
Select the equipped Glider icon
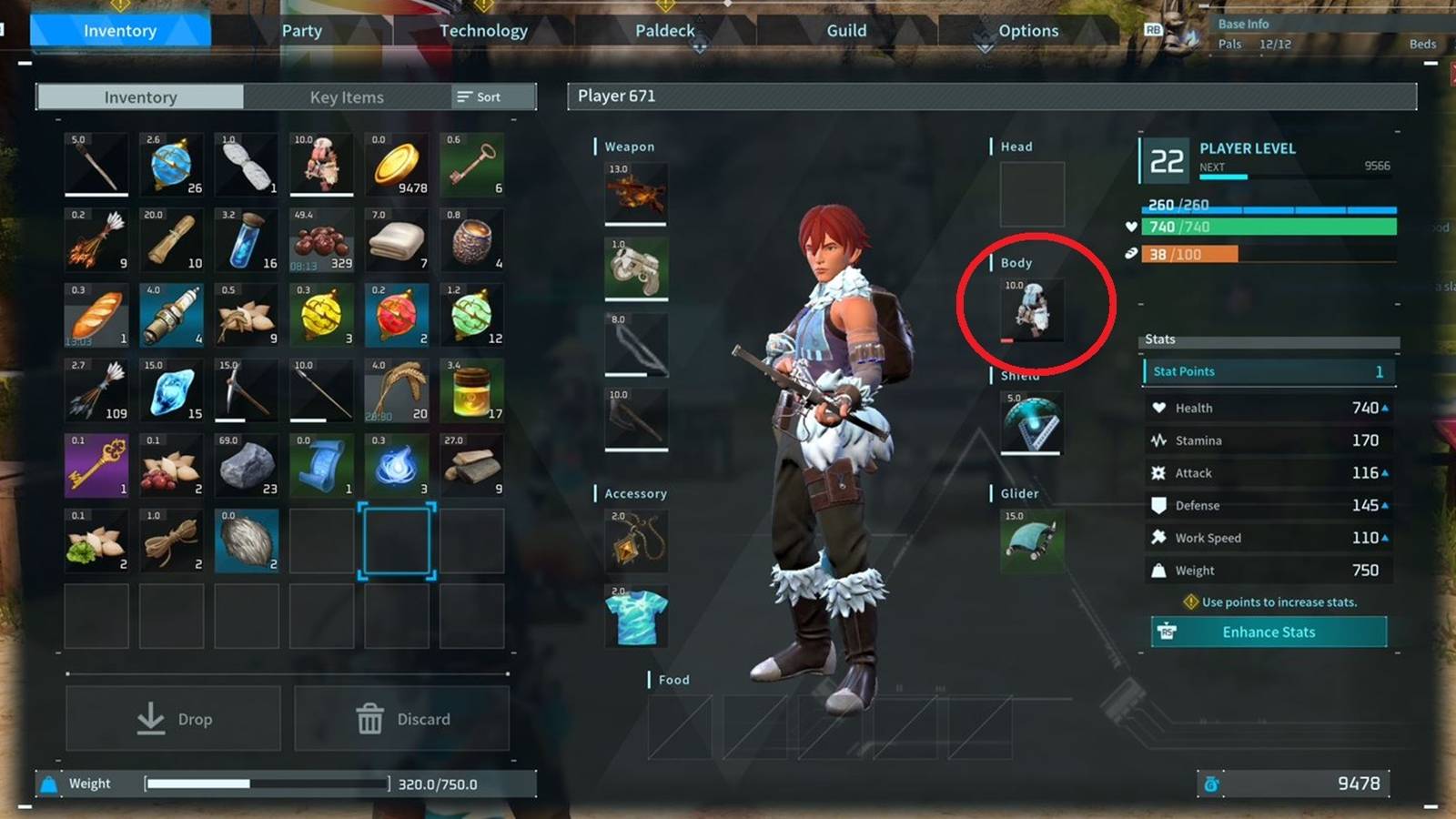(1031, 541)
